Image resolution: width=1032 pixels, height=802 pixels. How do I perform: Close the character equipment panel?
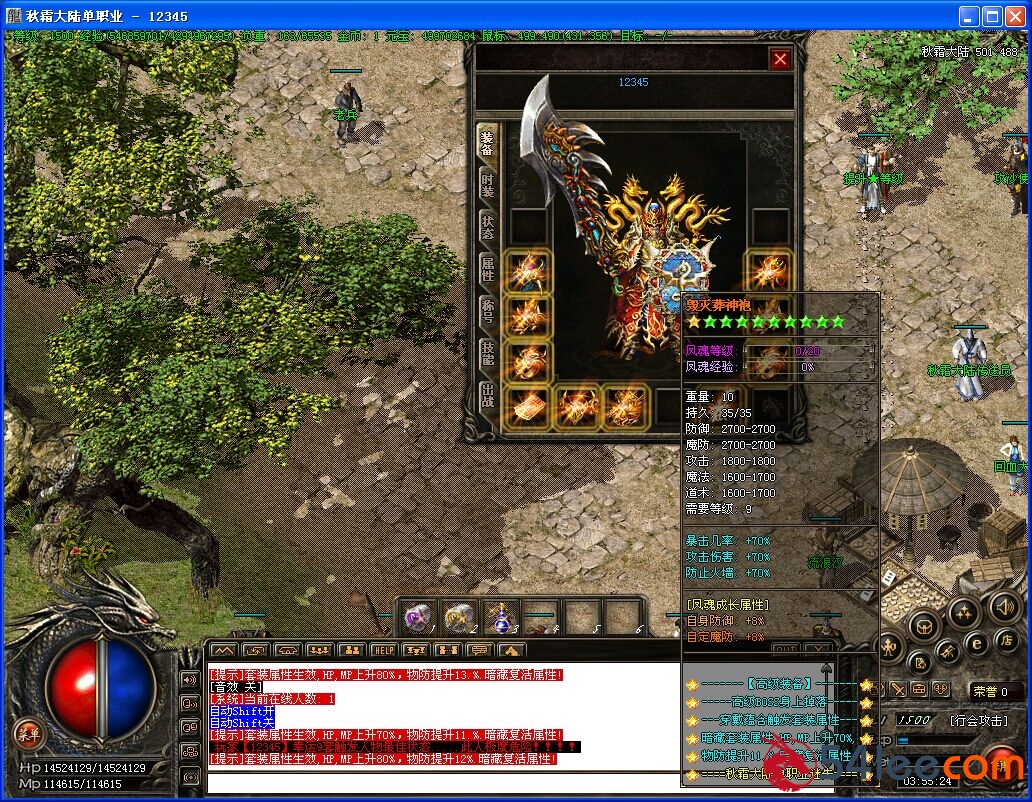(x=780, y=60)
